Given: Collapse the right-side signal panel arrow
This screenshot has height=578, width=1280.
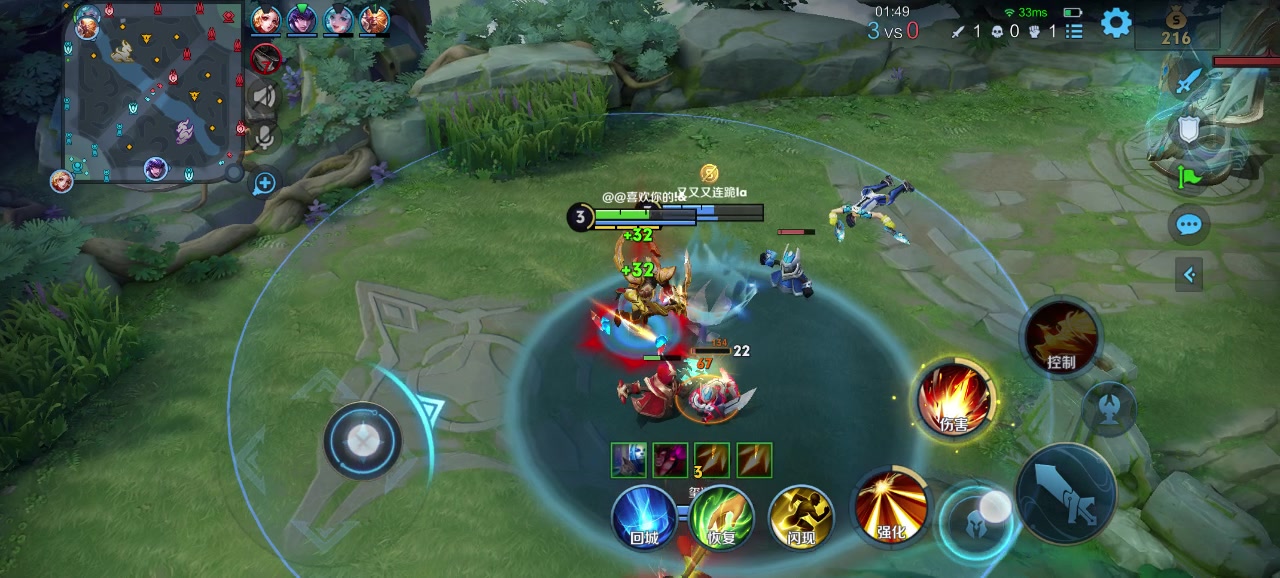Looking at the screenshot, I should pyautogui.click(x=1189, y=274).
